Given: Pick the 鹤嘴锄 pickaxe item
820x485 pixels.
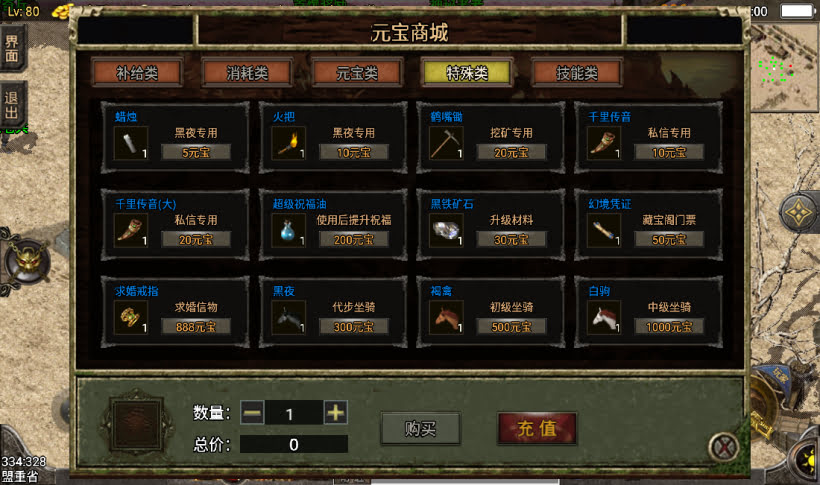Looking at the screenshot, I should coord(445,143).
